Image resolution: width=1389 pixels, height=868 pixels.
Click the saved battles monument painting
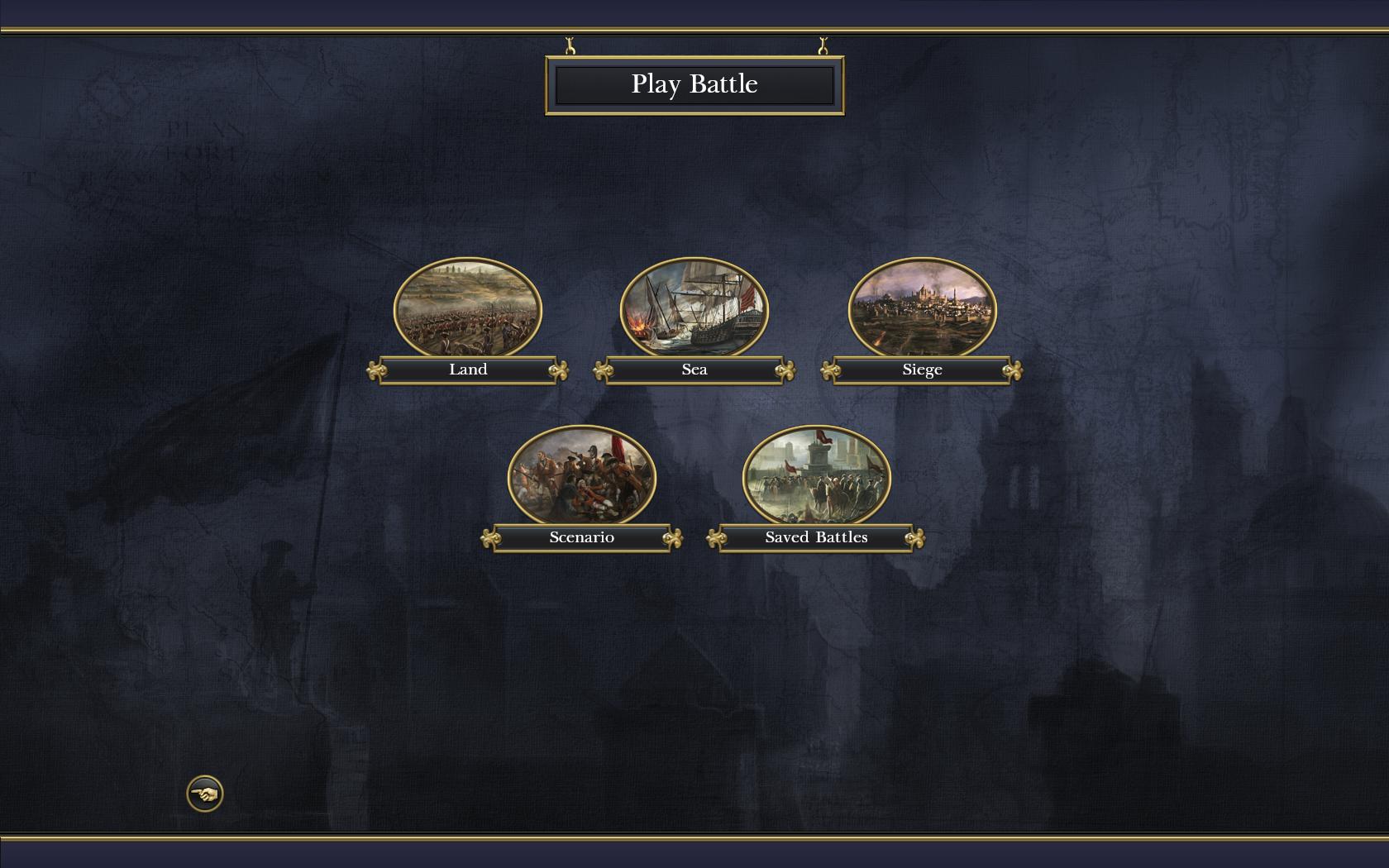816,475
